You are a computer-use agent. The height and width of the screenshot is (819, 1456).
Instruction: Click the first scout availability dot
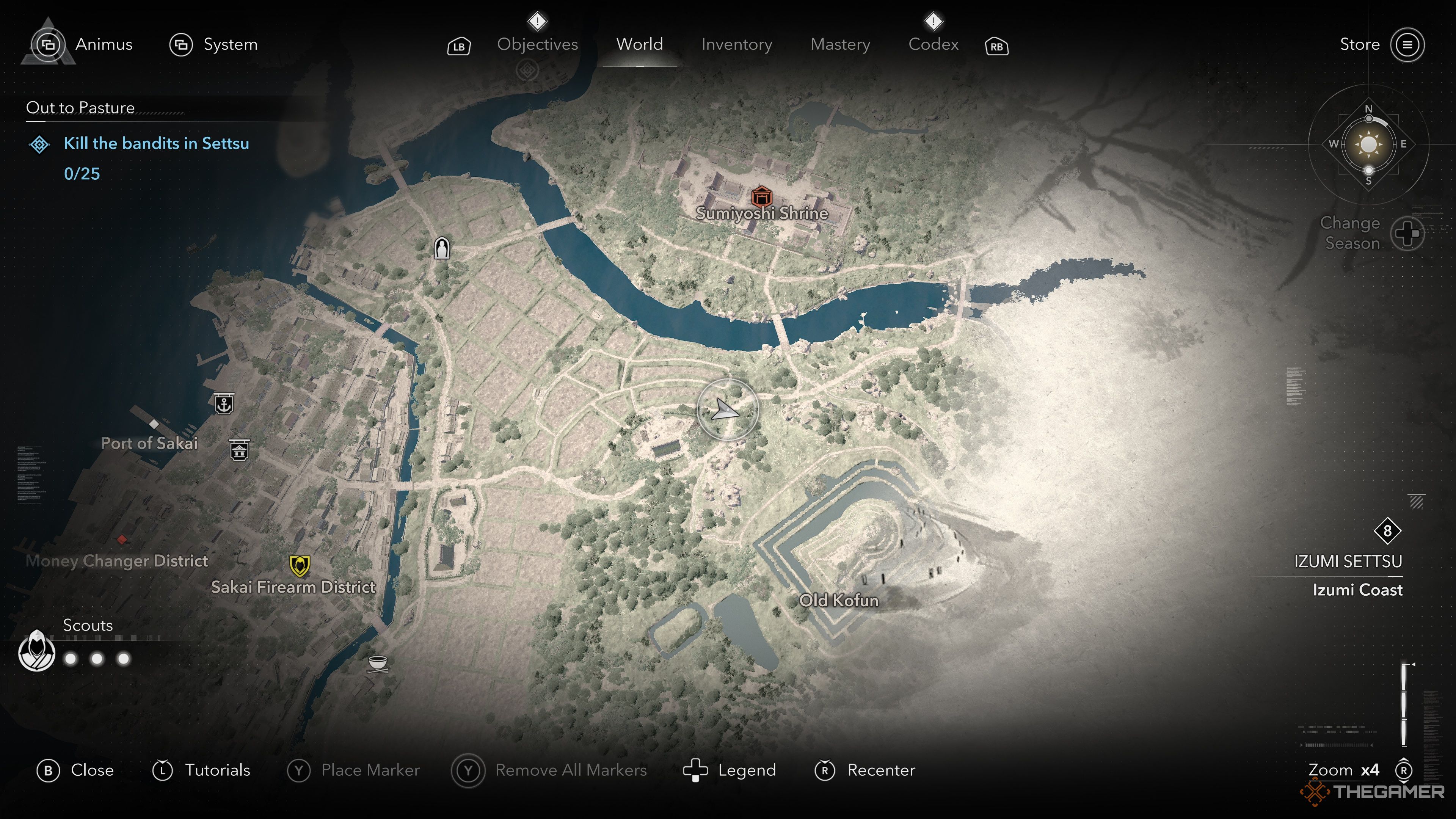point(69,659)
